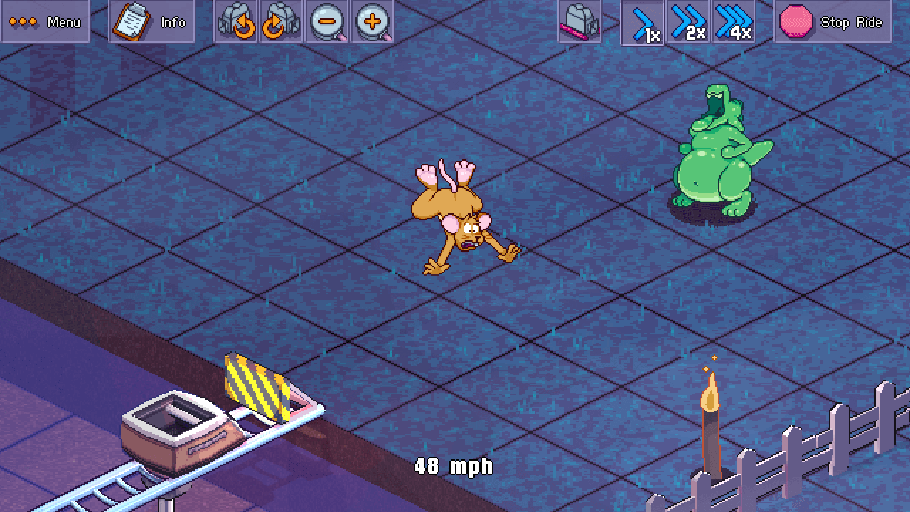Set game speed to 4x
Image resolution: width=910 pixels, height=512 pixels.
point(733,21)
